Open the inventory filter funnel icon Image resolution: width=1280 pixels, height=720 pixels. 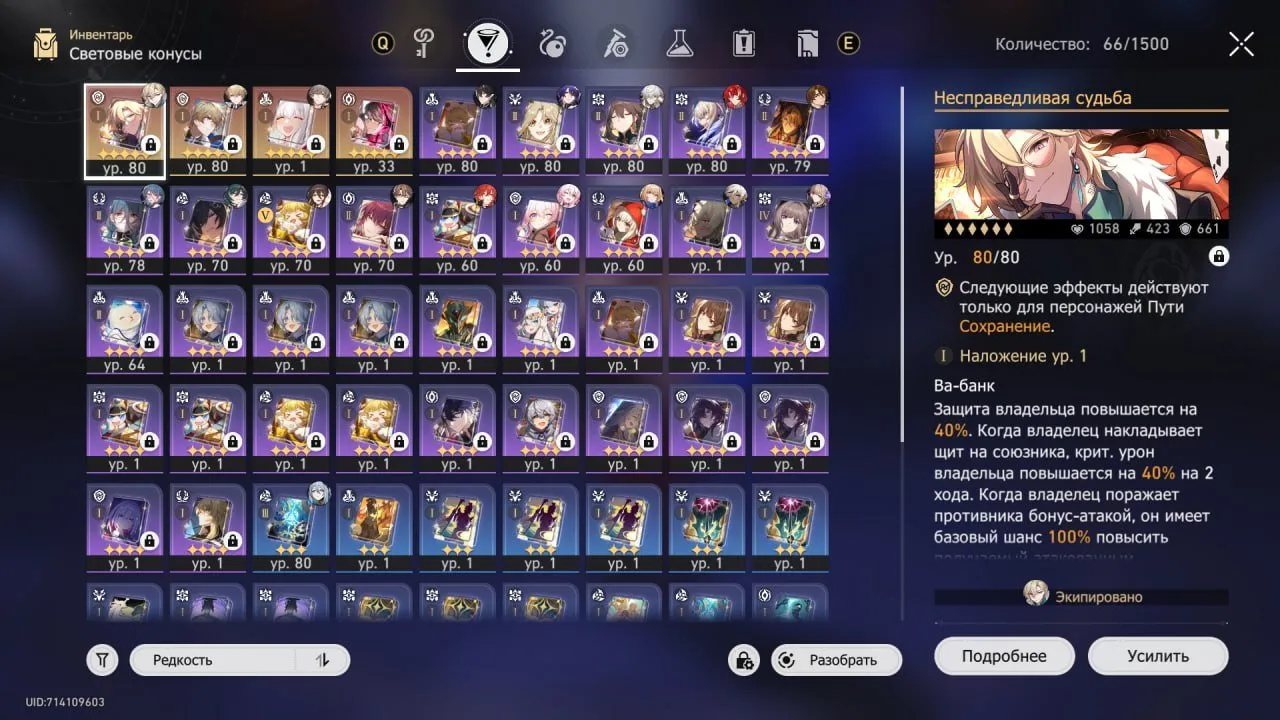[101, 659]
